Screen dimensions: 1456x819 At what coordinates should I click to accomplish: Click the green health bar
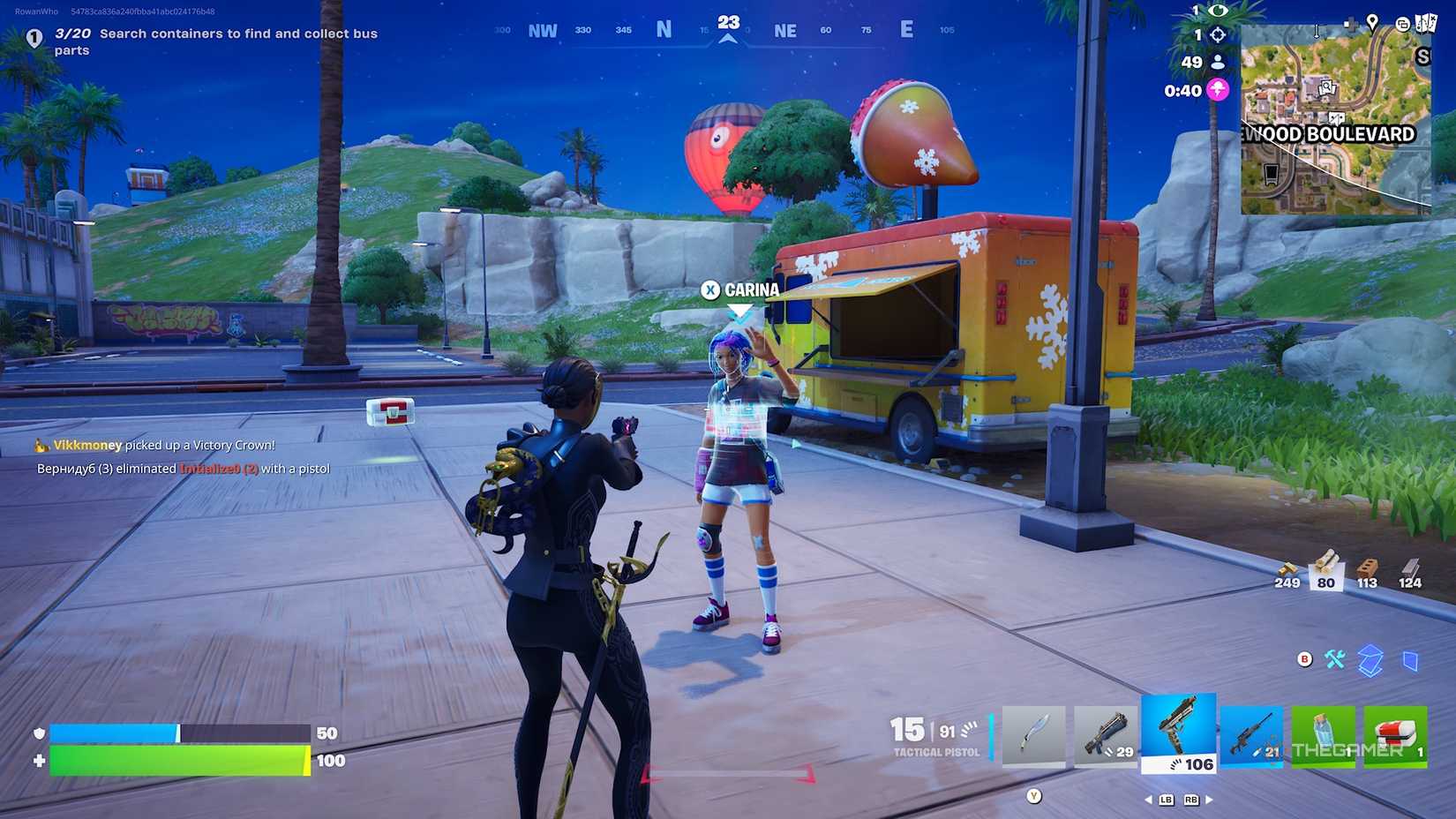tap(176, 758)
